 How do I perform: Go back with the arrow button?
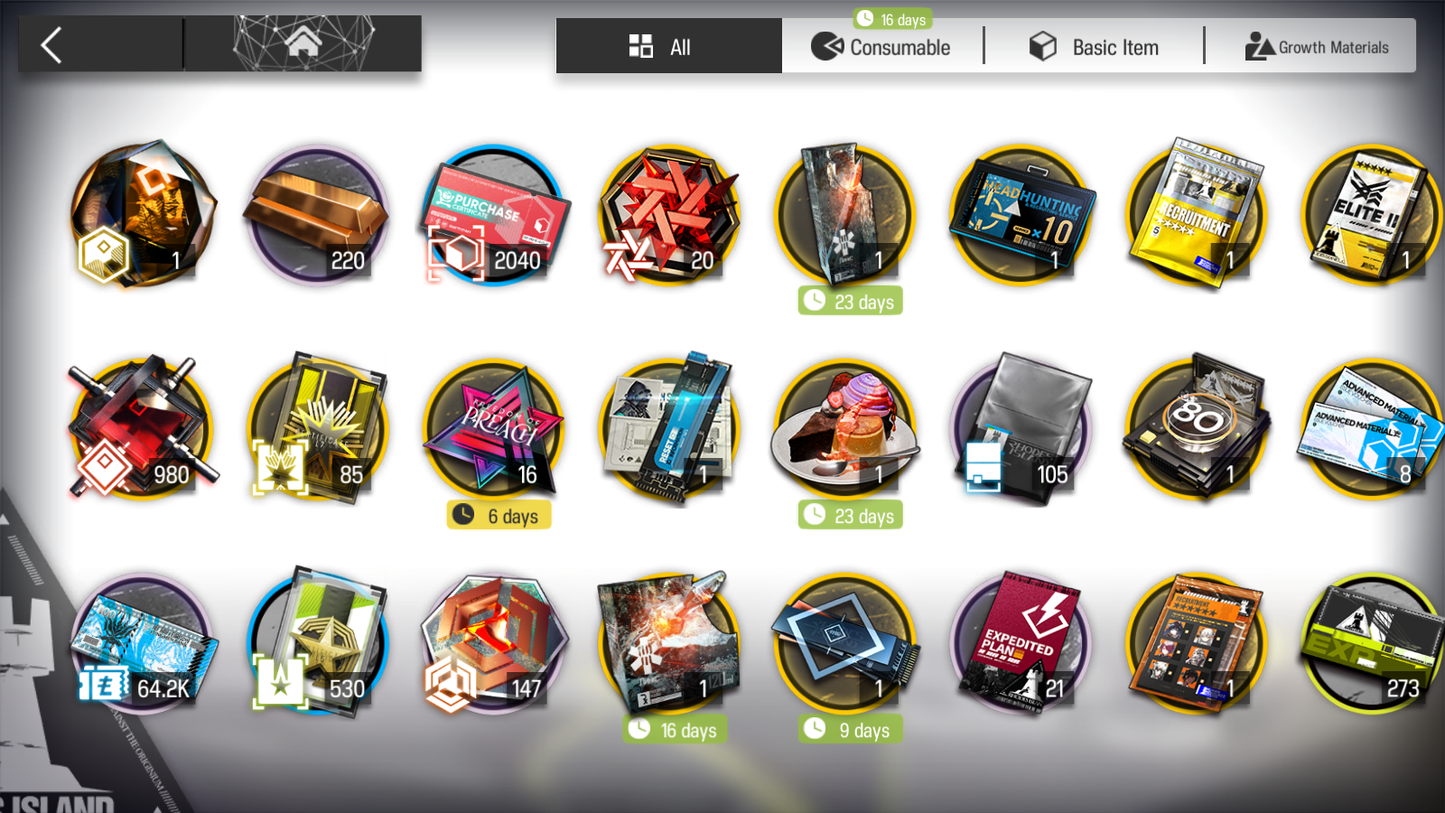pyautogui.click(x=52, y=45)
